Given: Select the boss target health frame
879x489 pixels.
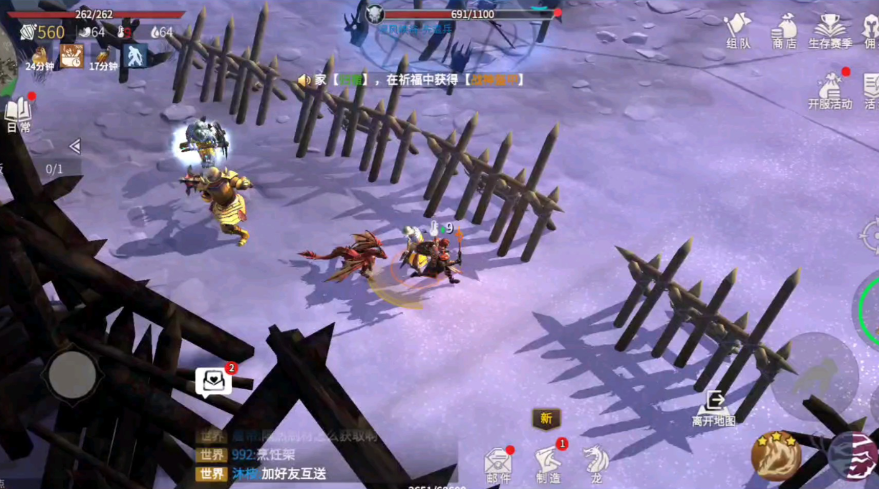Looking at the screenshot, I should [462, 15].
